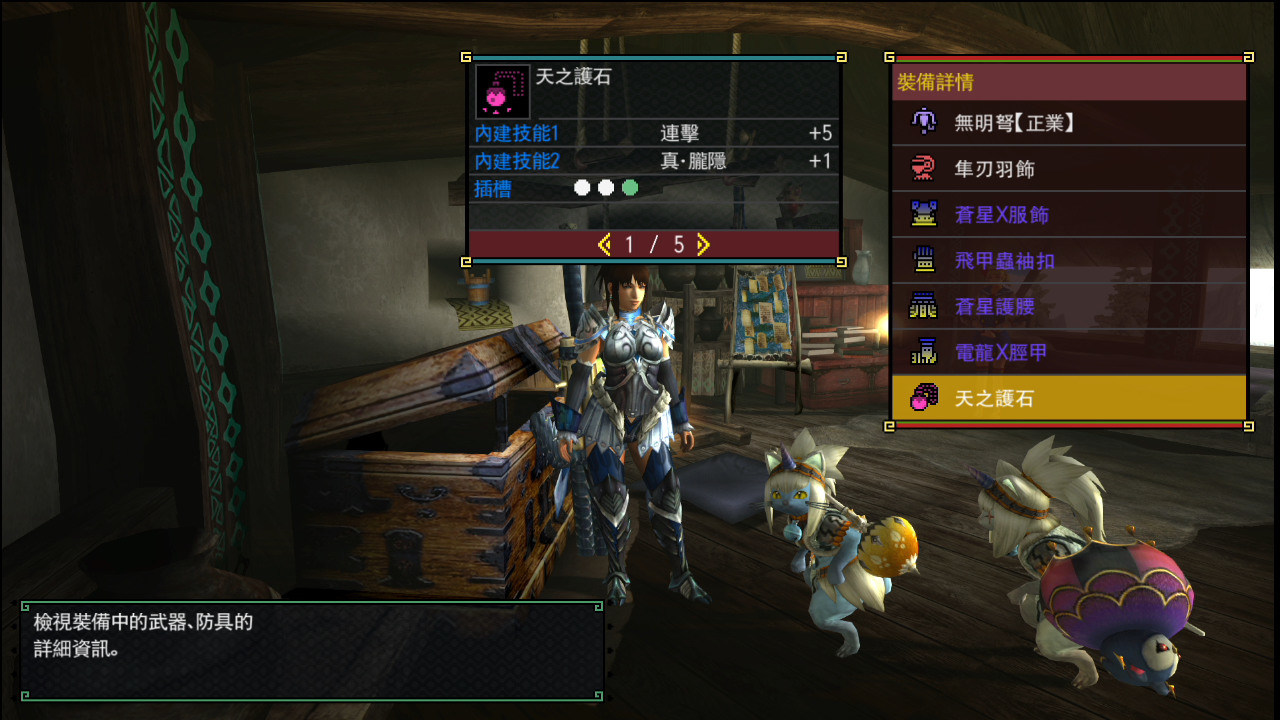The width and height of the screenshot is (1280, 720).
Task: Choose the 隼刃羽飾 helmet row
Action: tap(1068, 169)
